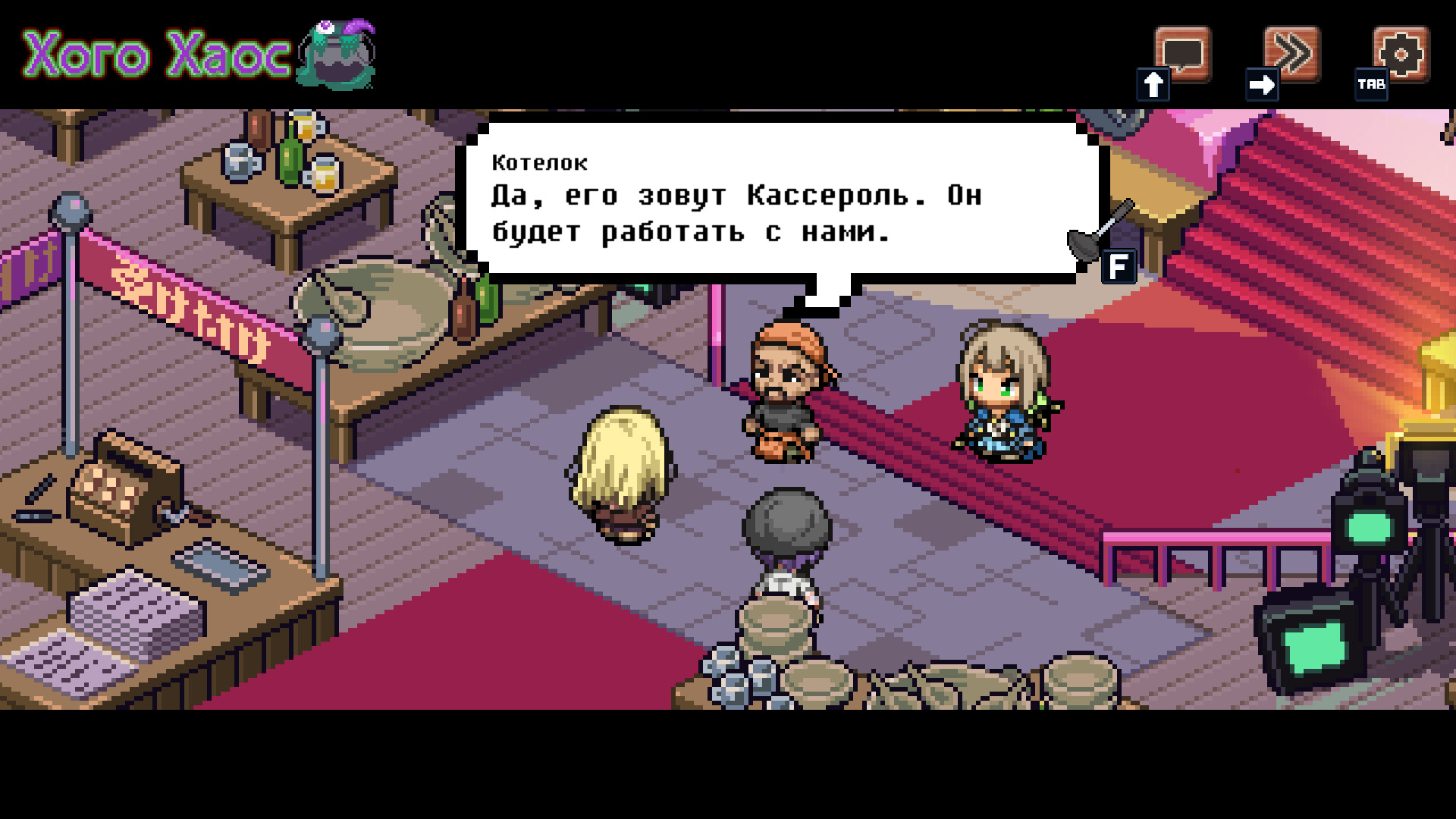Click the up-arrow key hint badge
The width and height of the screenshot is (1456, 819).
1153,85
